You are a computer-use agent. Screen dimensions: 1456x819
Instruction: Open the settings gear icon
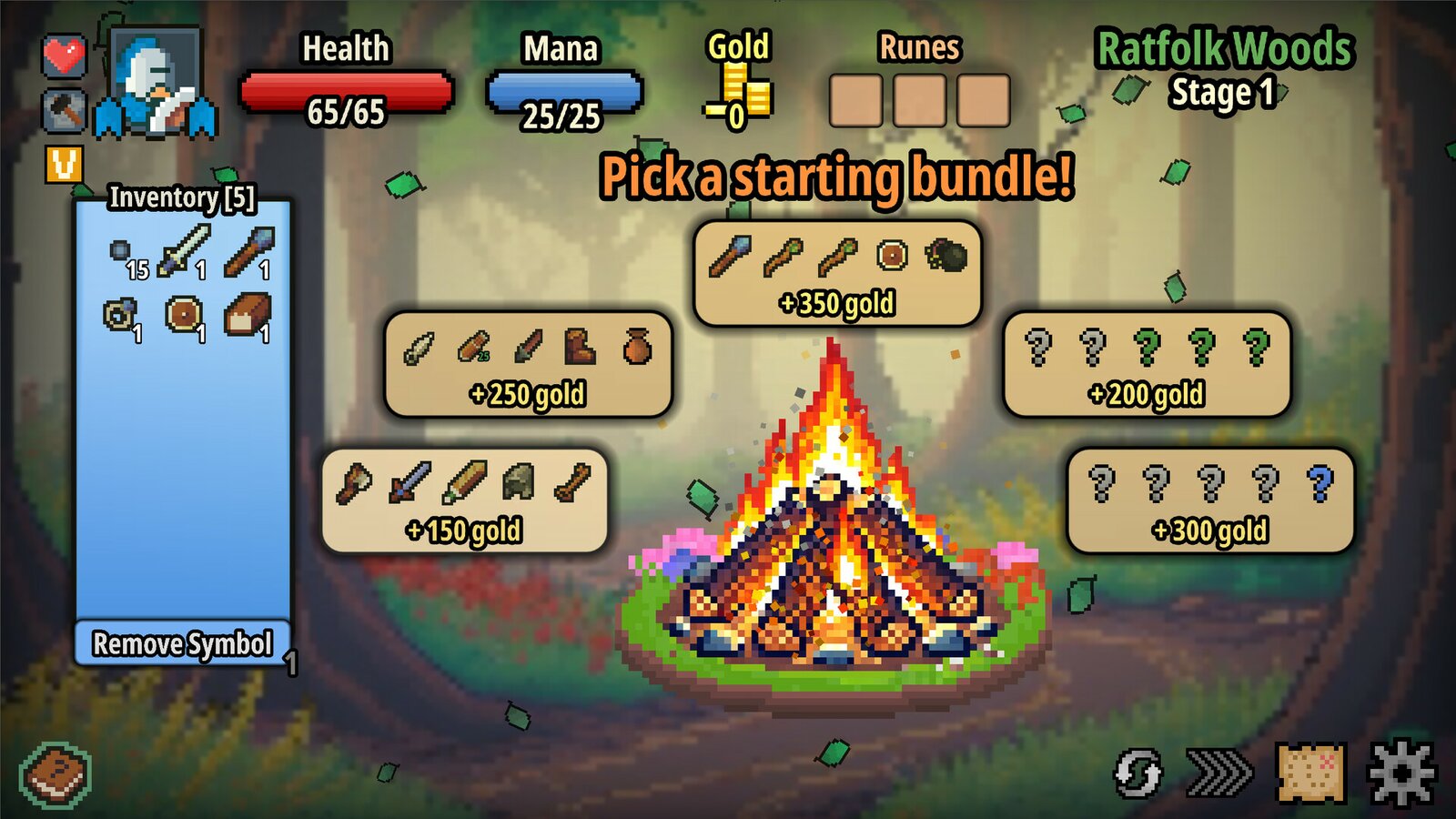pyautogui.click(x=1402, y=773)
